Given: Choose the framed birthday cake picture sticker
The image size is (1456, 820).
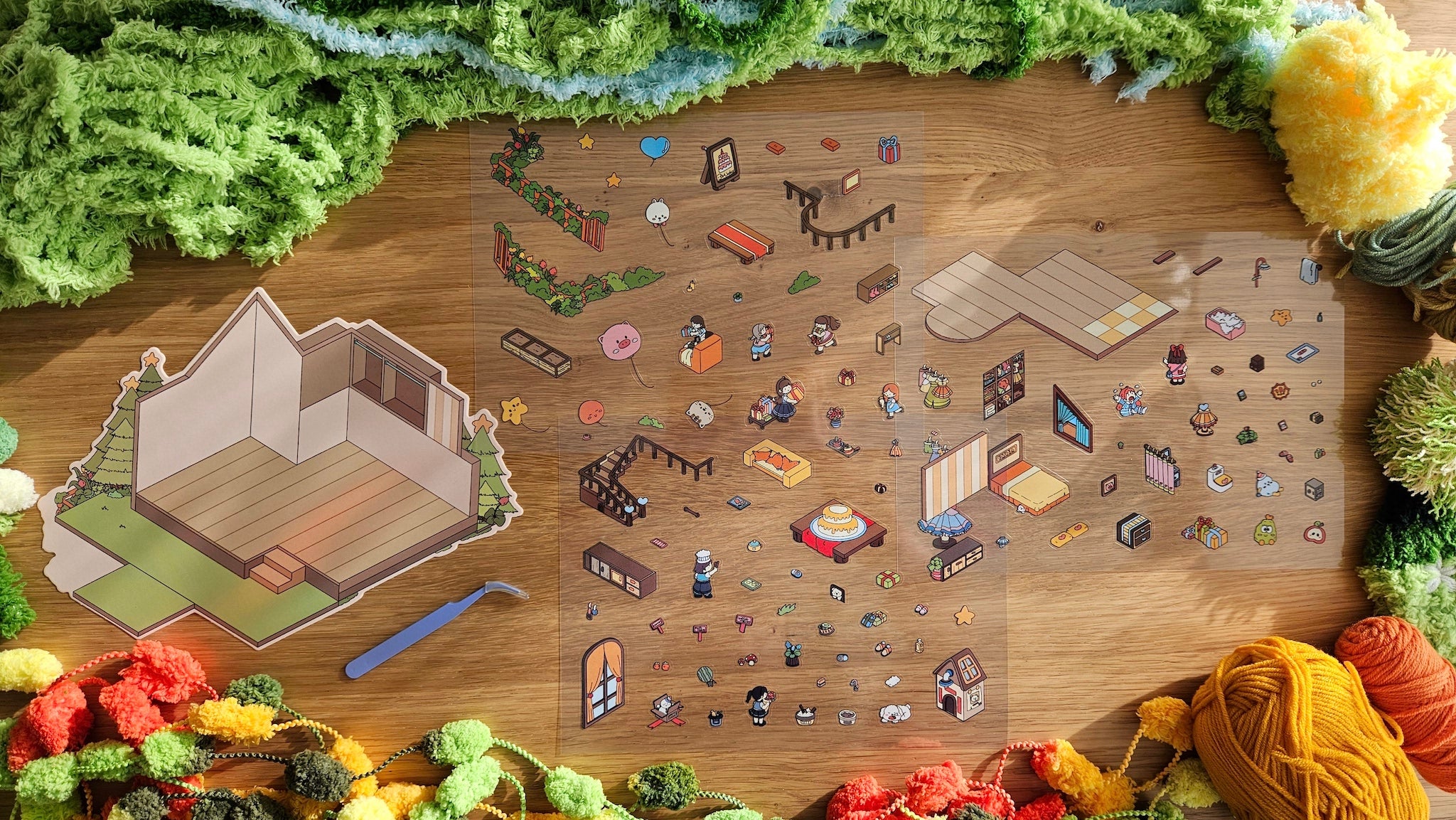Looking at the screenshot, I should pos(722,163).
